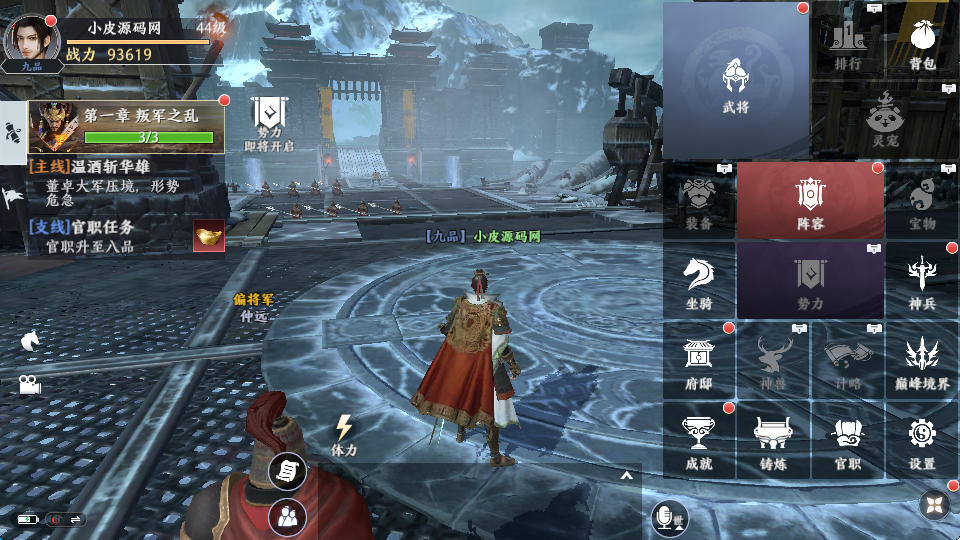Open the 官职 official rank menu
Screen dimensions: 960x540
point(848,440)
